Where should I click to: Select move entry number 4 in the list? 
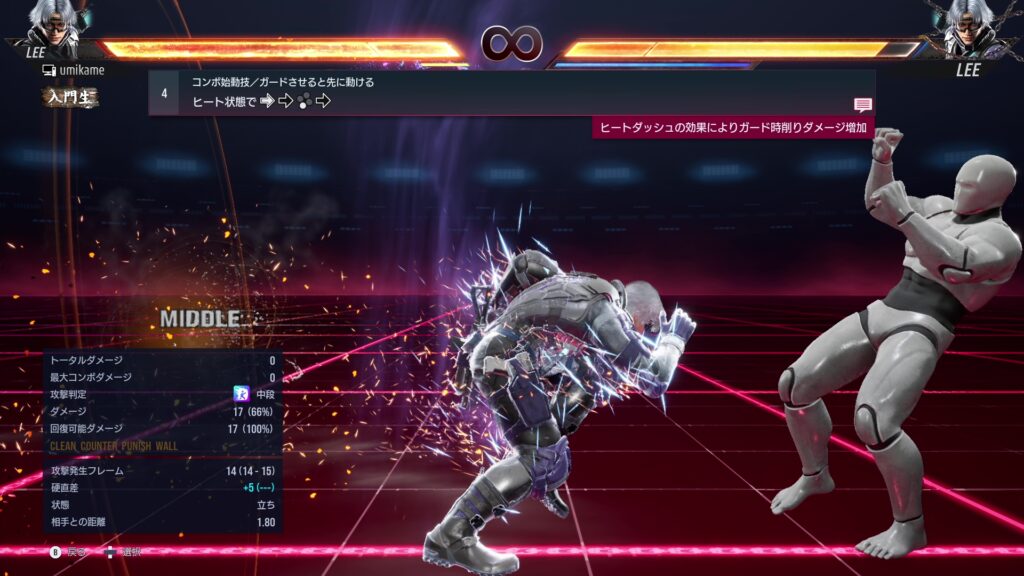(x=164, y=92)
